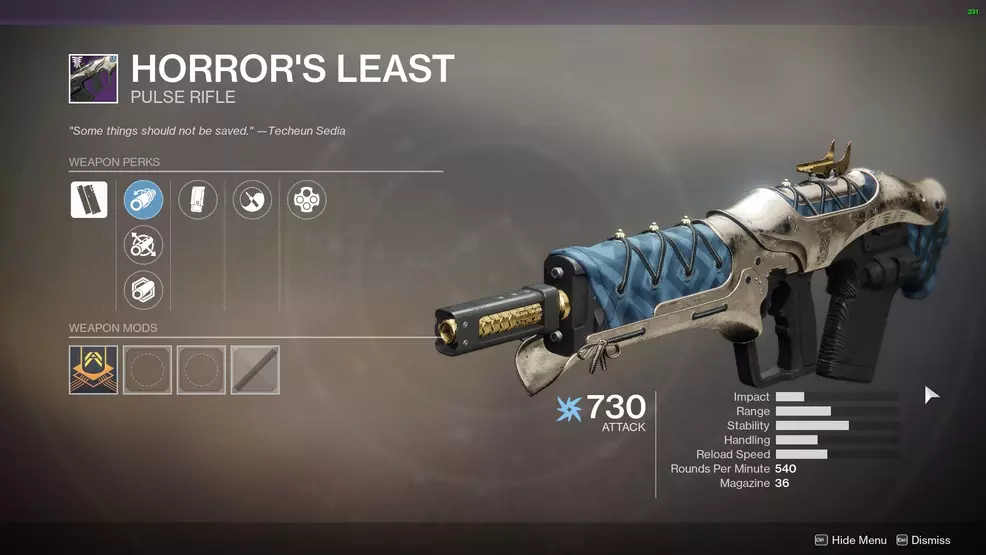This screenshot has width=986, height=555.
Task: Open the gold chevron weapon mod slot
Action: [93, 370]
